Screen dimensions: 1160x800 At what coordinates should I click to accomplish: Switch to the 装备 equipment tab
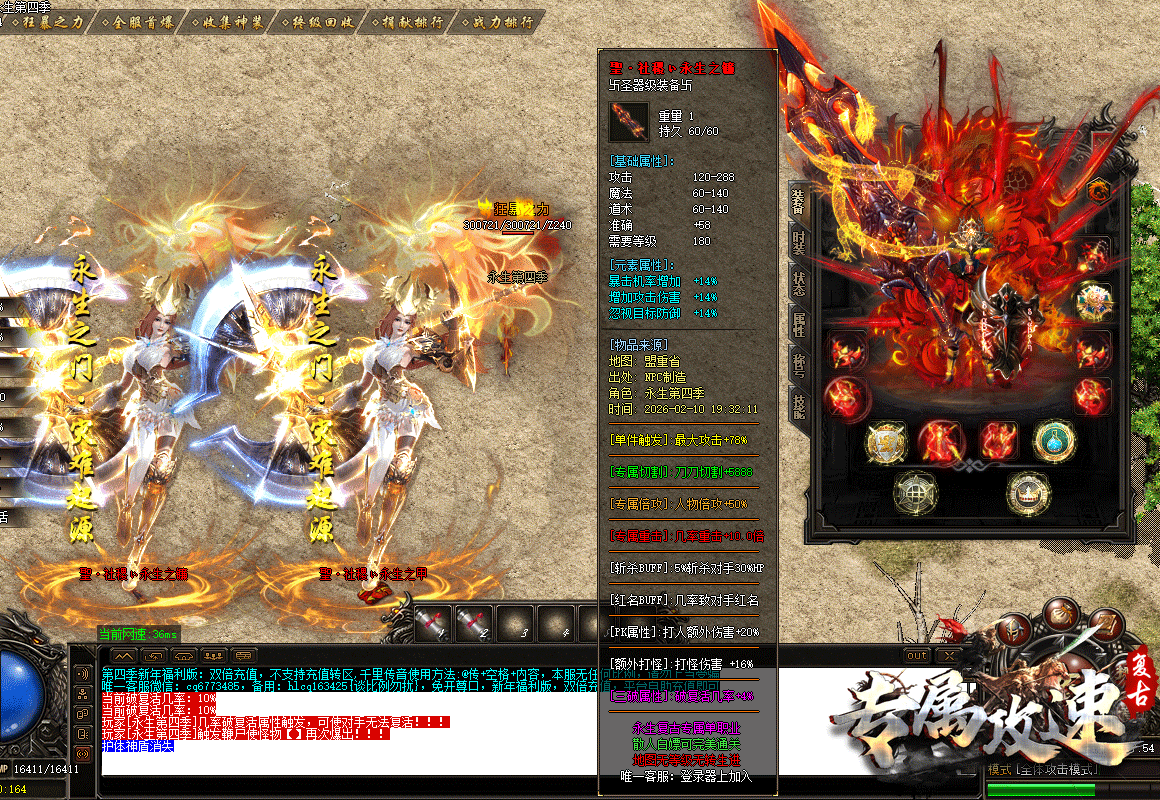point(798,202)
